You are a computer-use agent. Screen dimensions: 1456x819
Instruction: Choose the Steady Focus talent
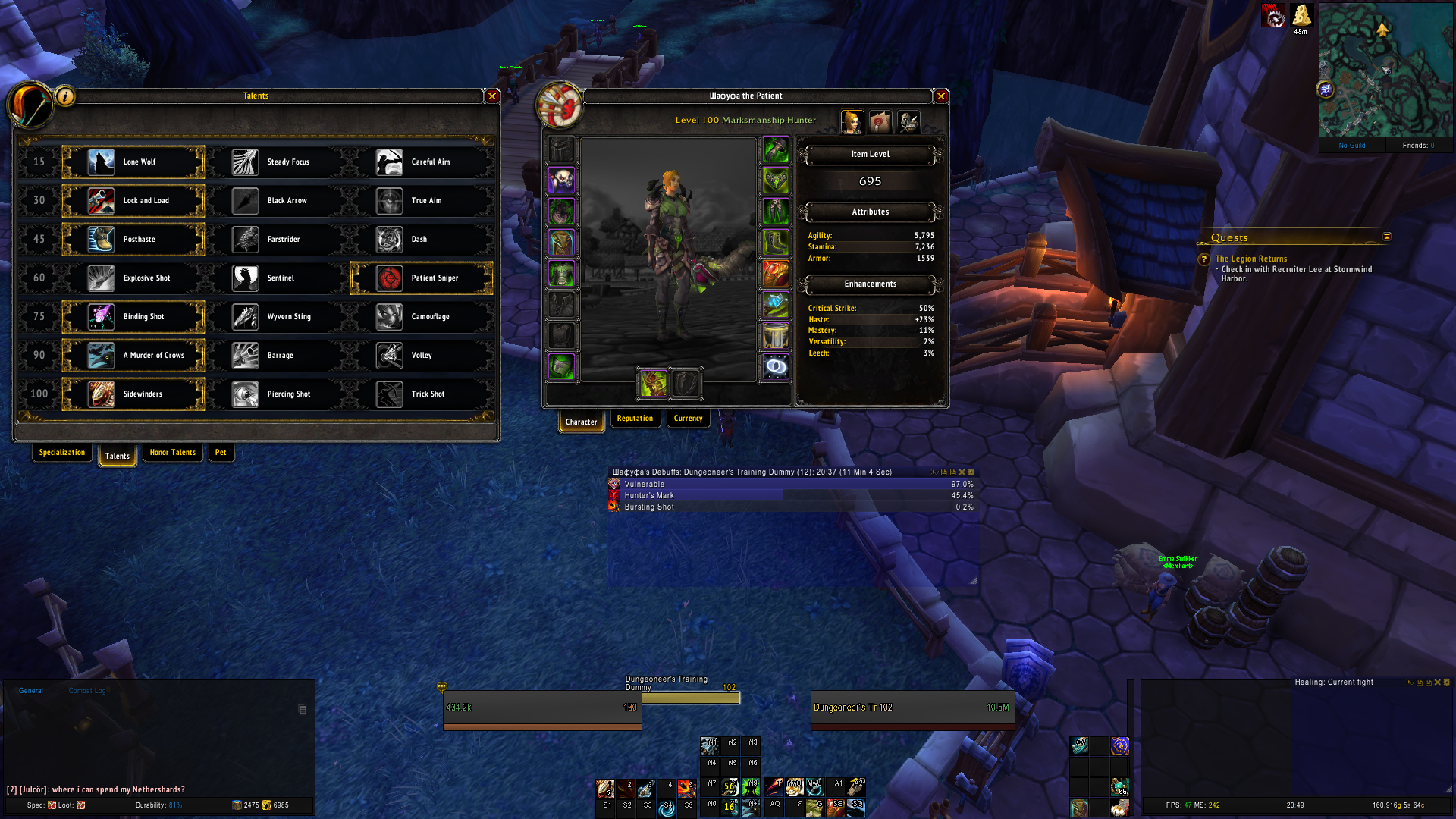(x=278, y=162)
